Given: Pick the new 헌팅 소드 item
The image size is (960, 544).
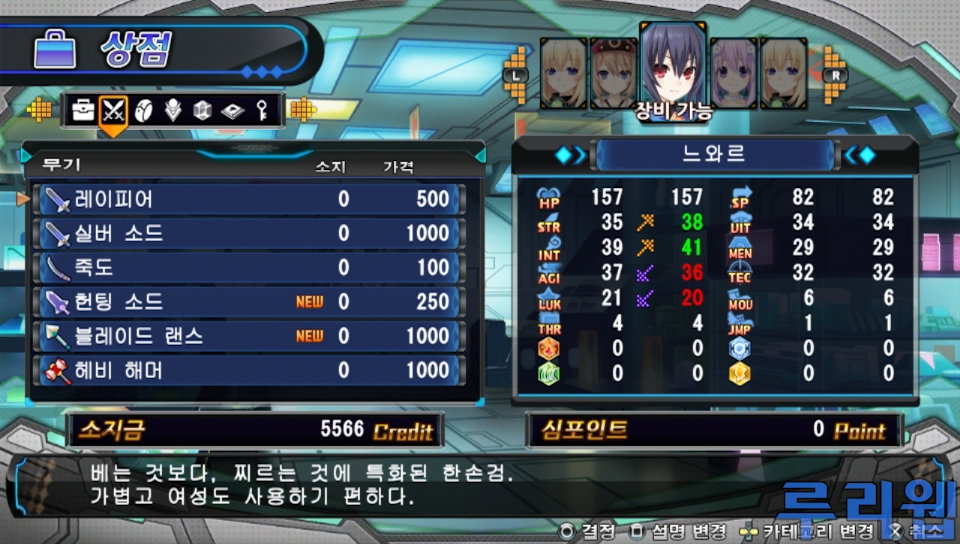Looking at the screenshot, I should pyautogui.click(x=248, y=301).
